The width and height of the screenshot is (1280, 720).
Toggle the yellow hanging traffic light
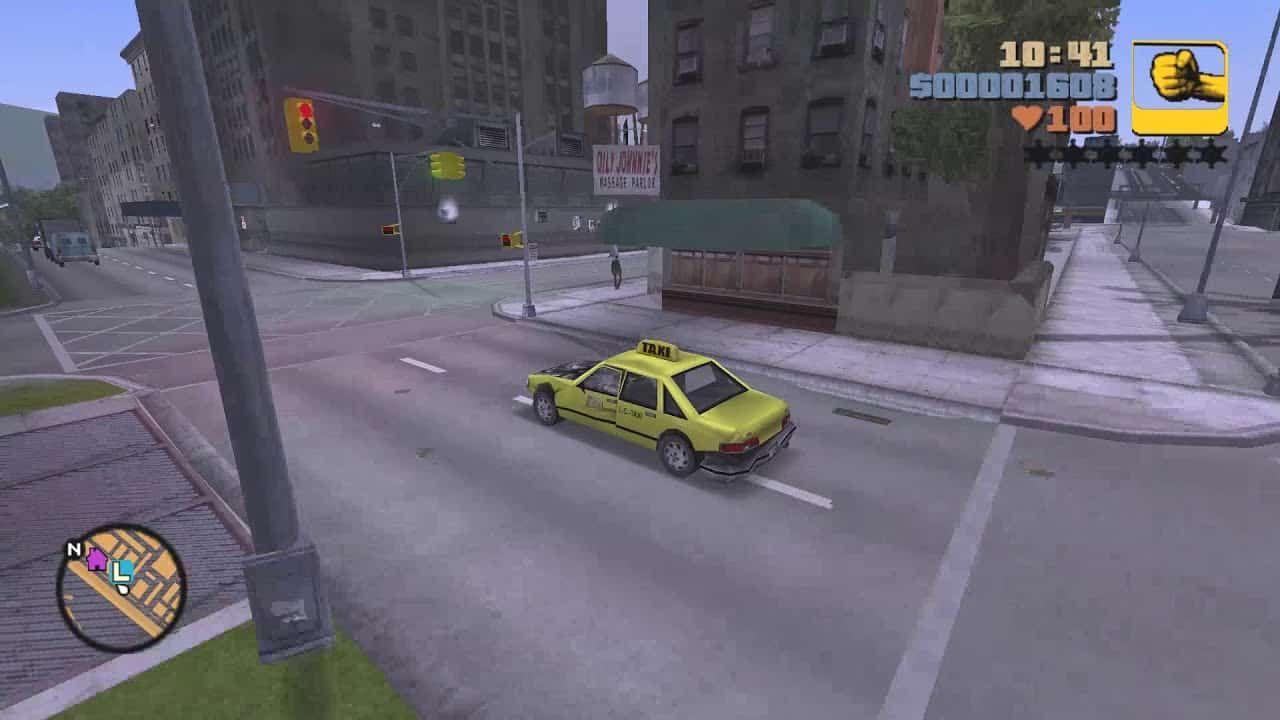443,166
